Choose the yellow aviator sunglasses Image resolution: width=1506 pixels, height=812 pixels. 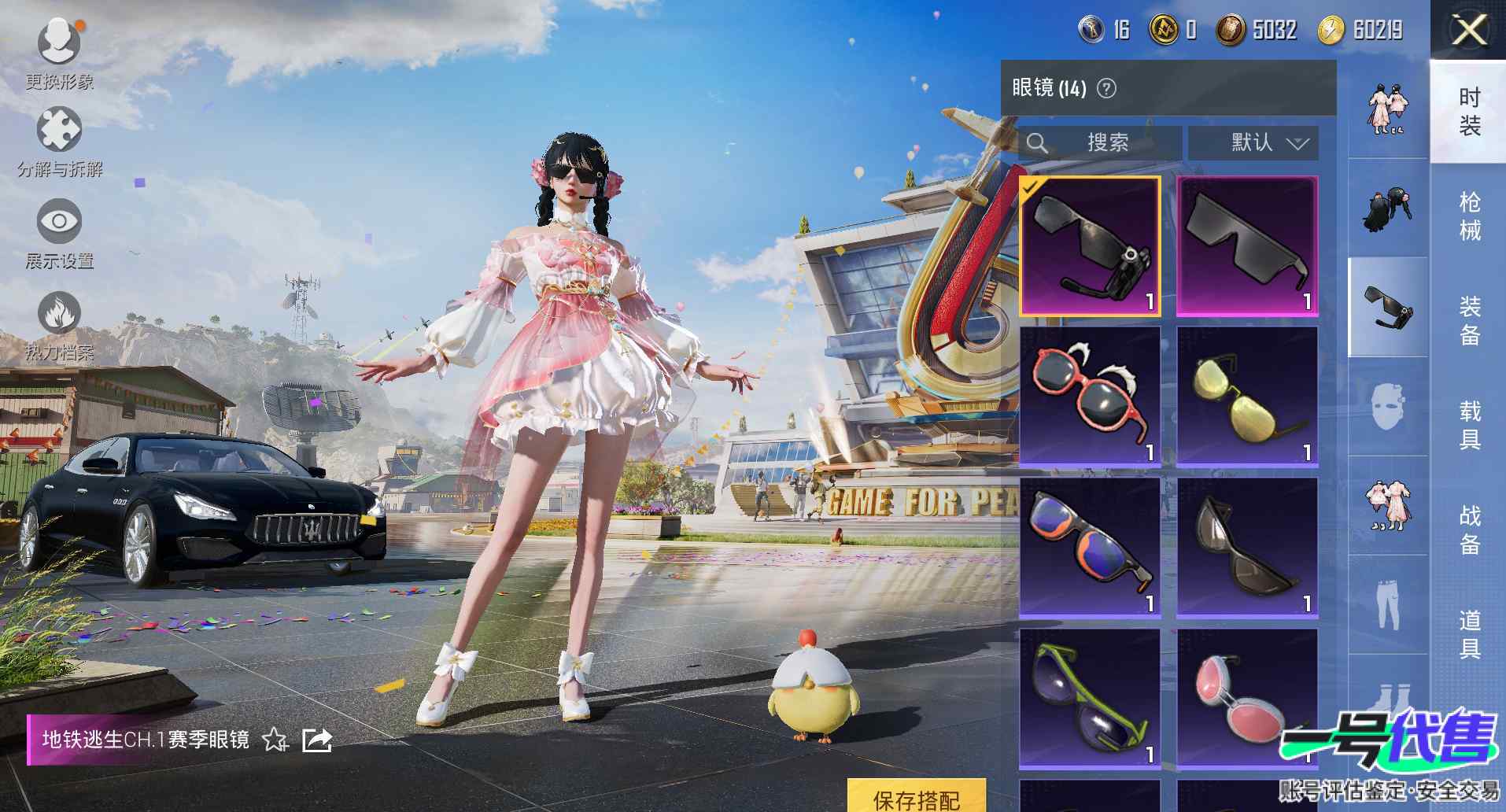pos(1247,396)
